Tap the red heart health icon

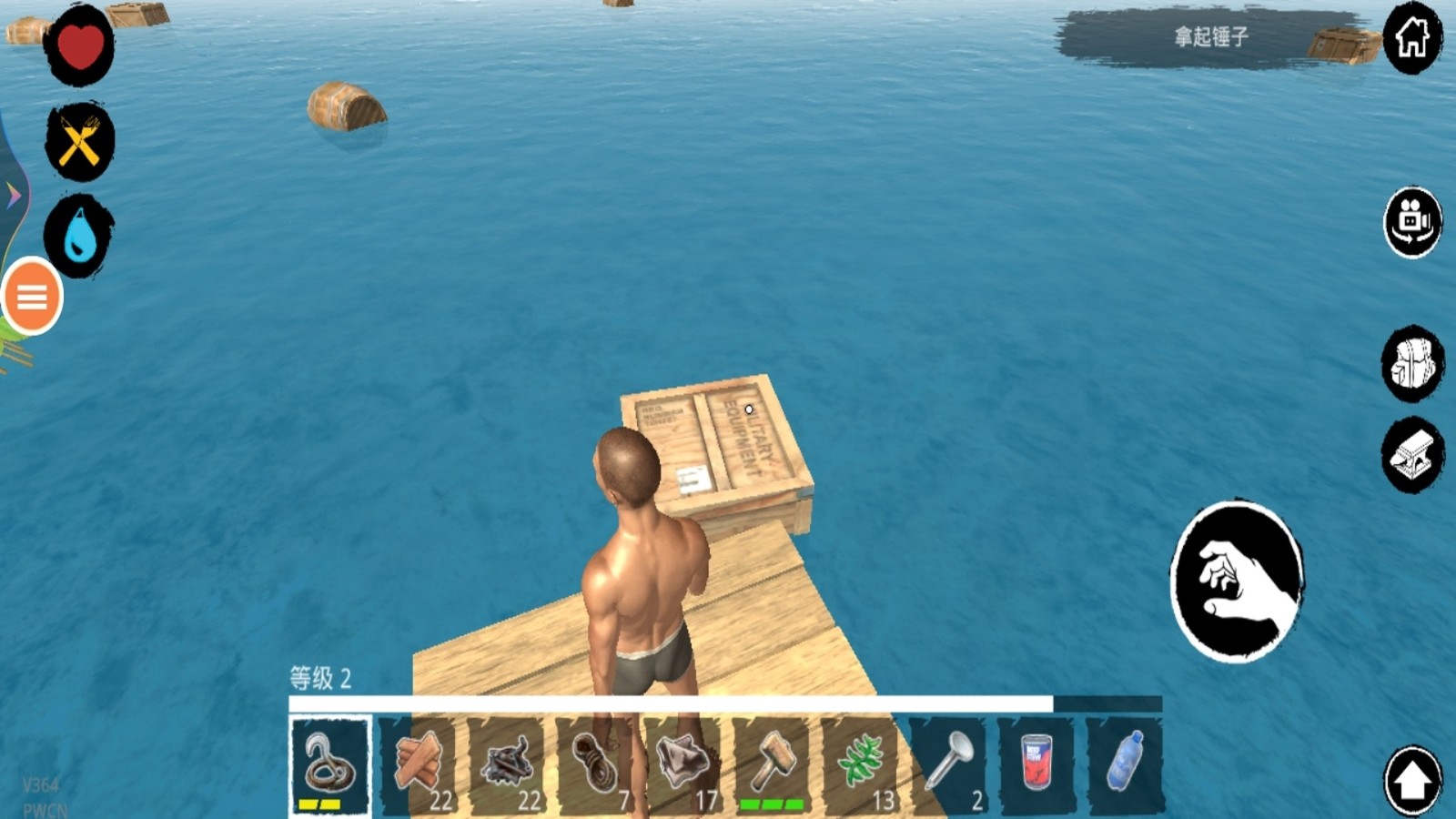[80, 45]
